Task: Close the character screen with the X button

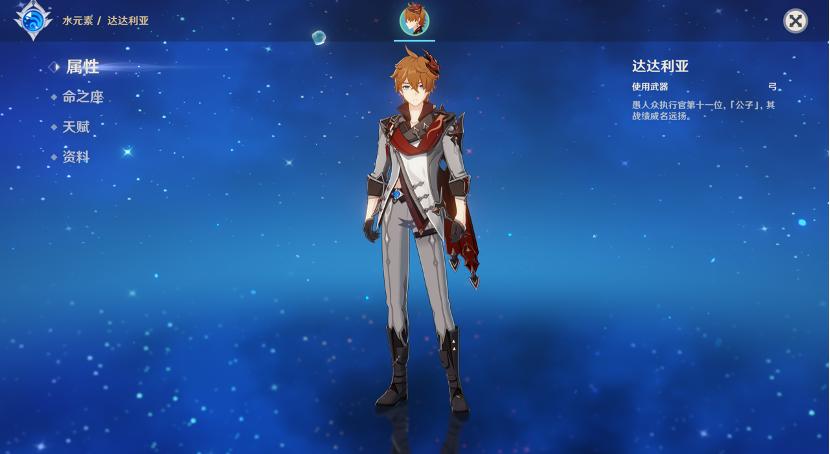Action: (795, 21)
